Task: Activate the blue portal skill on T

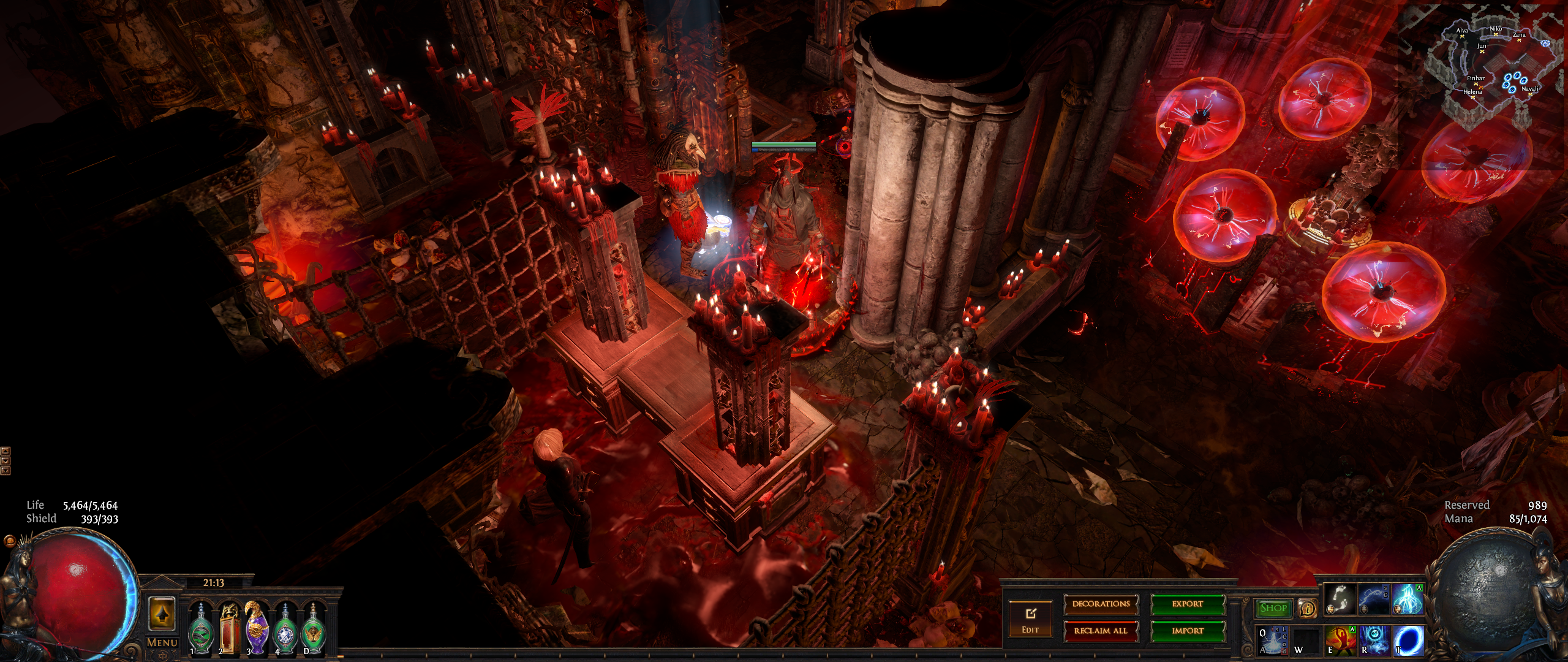Action: click(1408, 639)
